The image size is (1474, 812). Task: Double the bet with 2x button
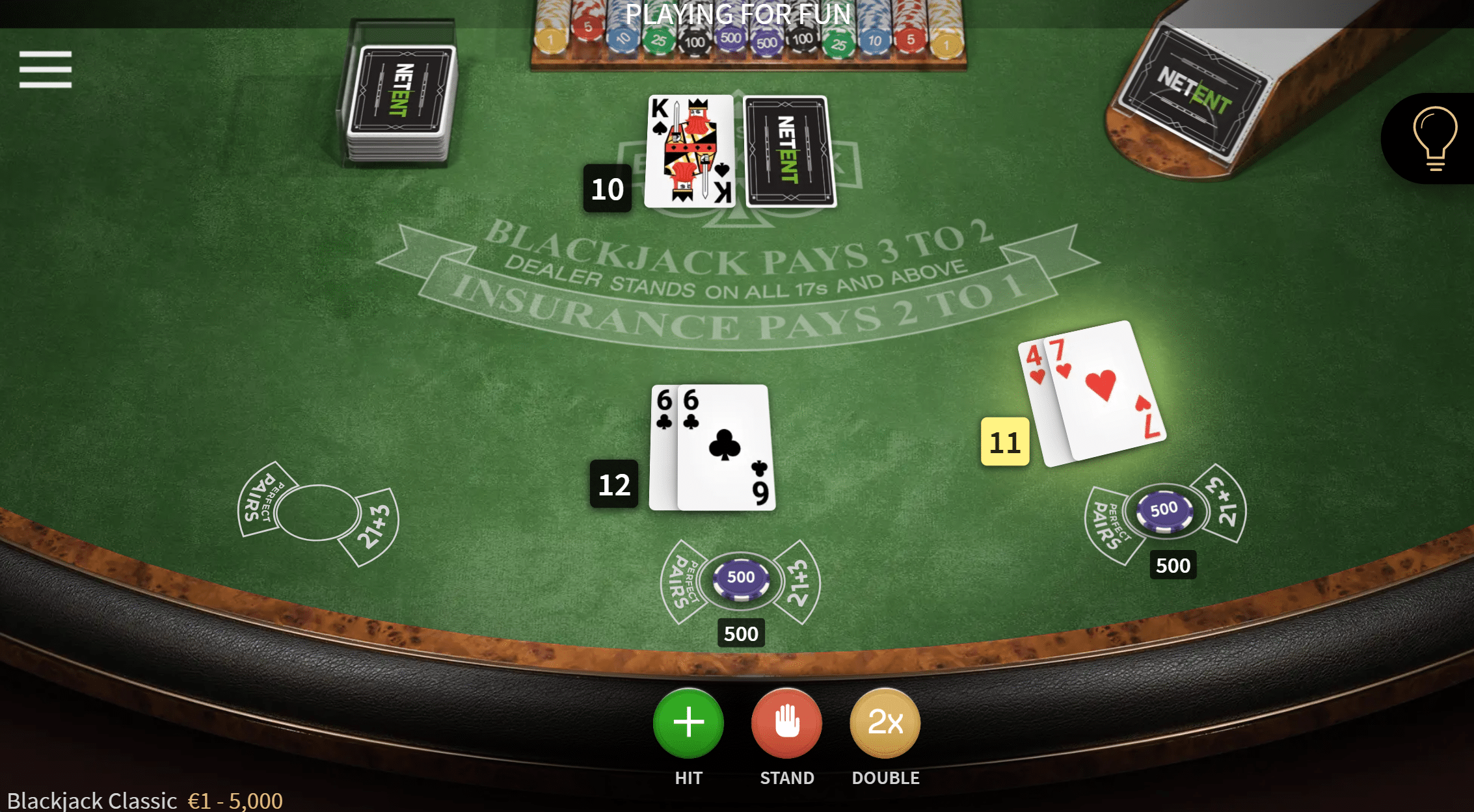point(885,723)
